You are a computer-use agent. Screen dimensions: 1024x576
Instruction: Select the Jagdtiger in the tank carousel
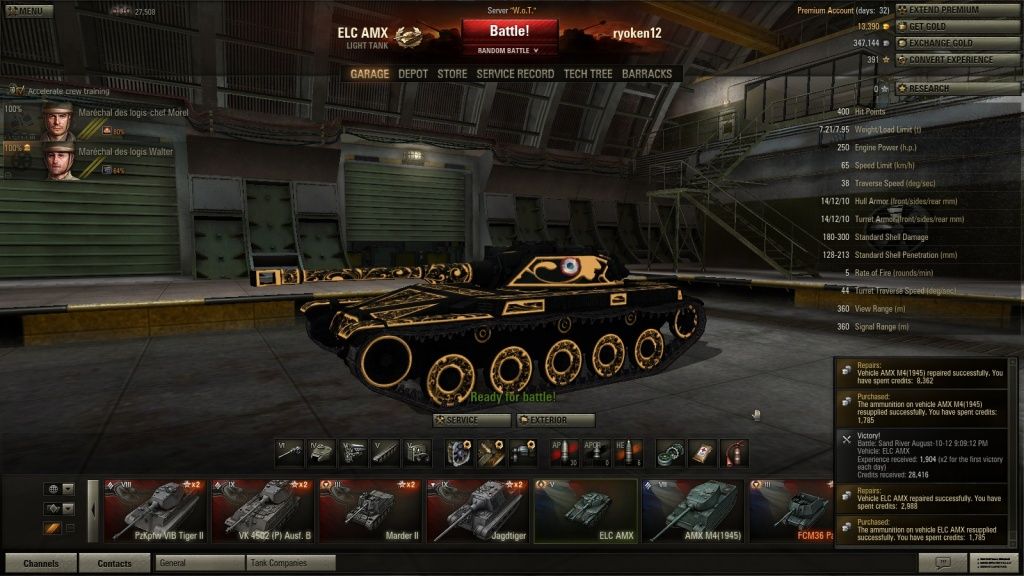coord(476,511)
